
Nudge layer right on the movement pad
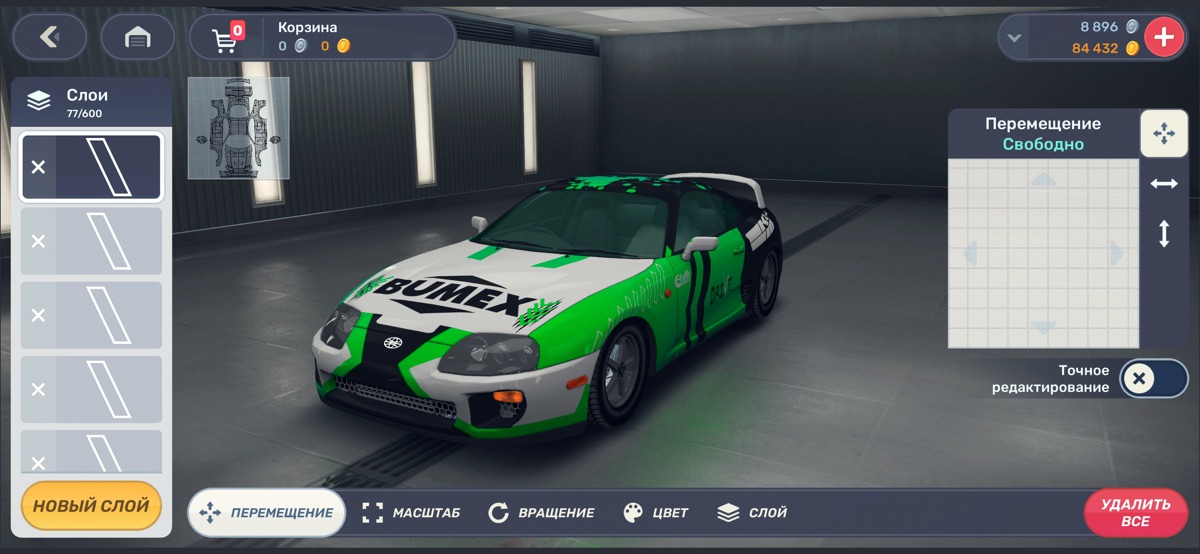(1118, 254)
